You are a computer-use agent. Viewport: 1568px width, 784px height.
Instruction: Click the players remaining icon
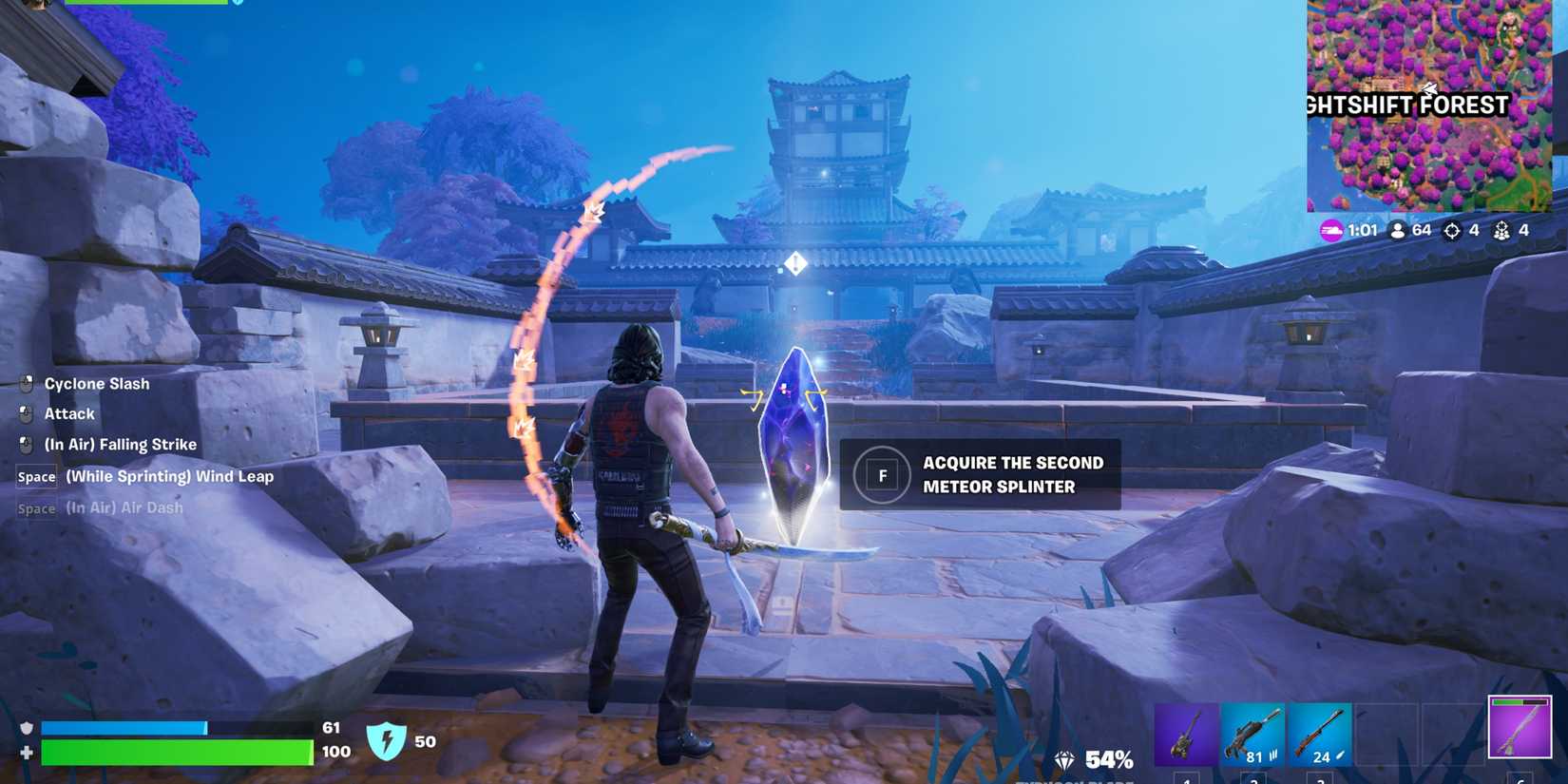[x=1398, y=230]
